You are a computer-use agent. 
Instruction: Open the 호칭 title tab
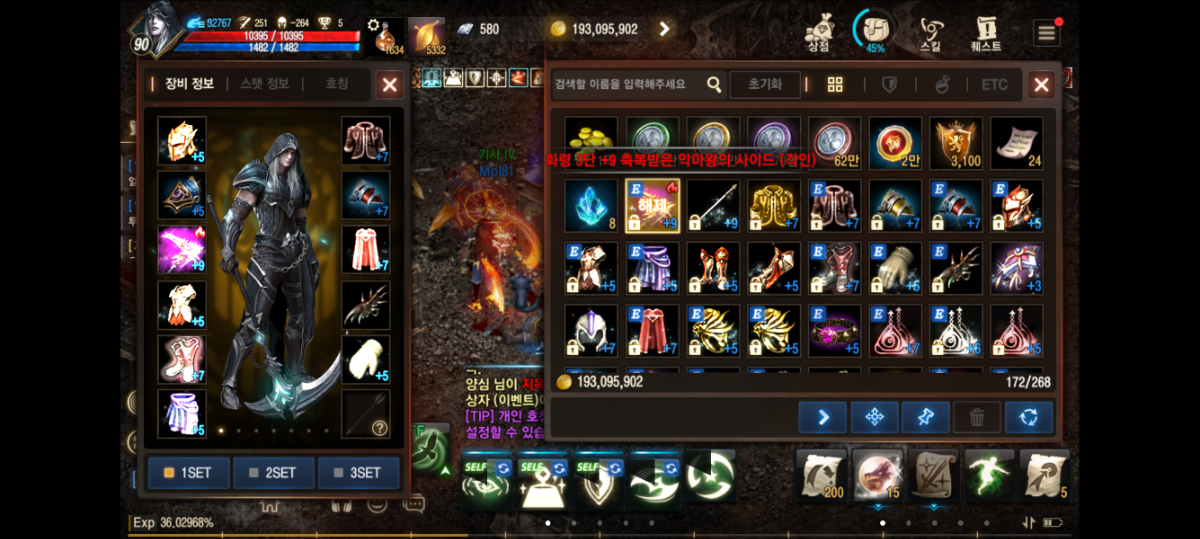click(x=337, y=84)
